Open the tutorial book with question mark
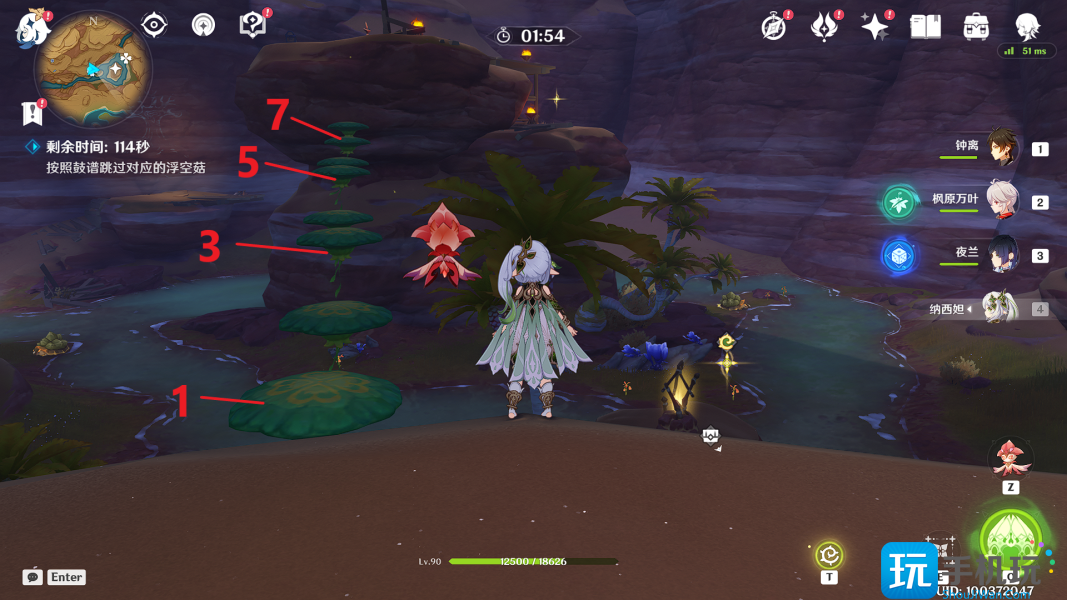 tap(252, 25)
